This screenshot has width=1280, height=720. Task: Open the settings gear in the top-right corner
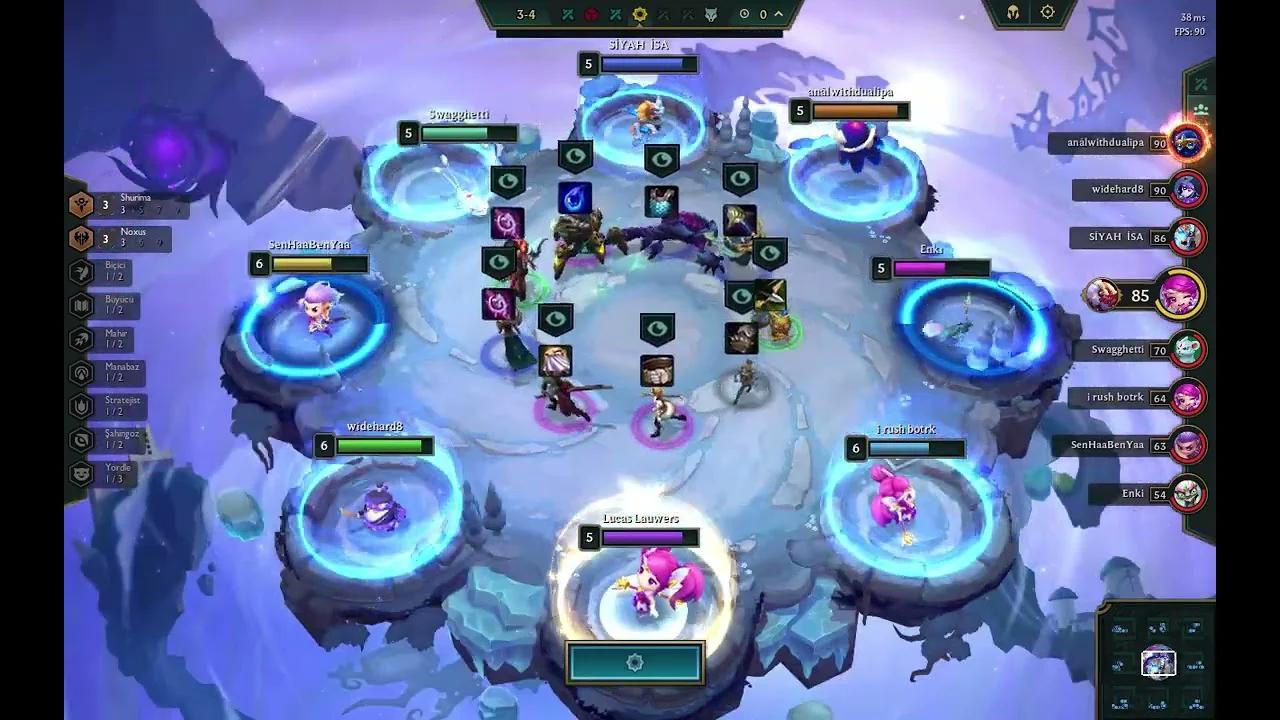point(1046,12)
